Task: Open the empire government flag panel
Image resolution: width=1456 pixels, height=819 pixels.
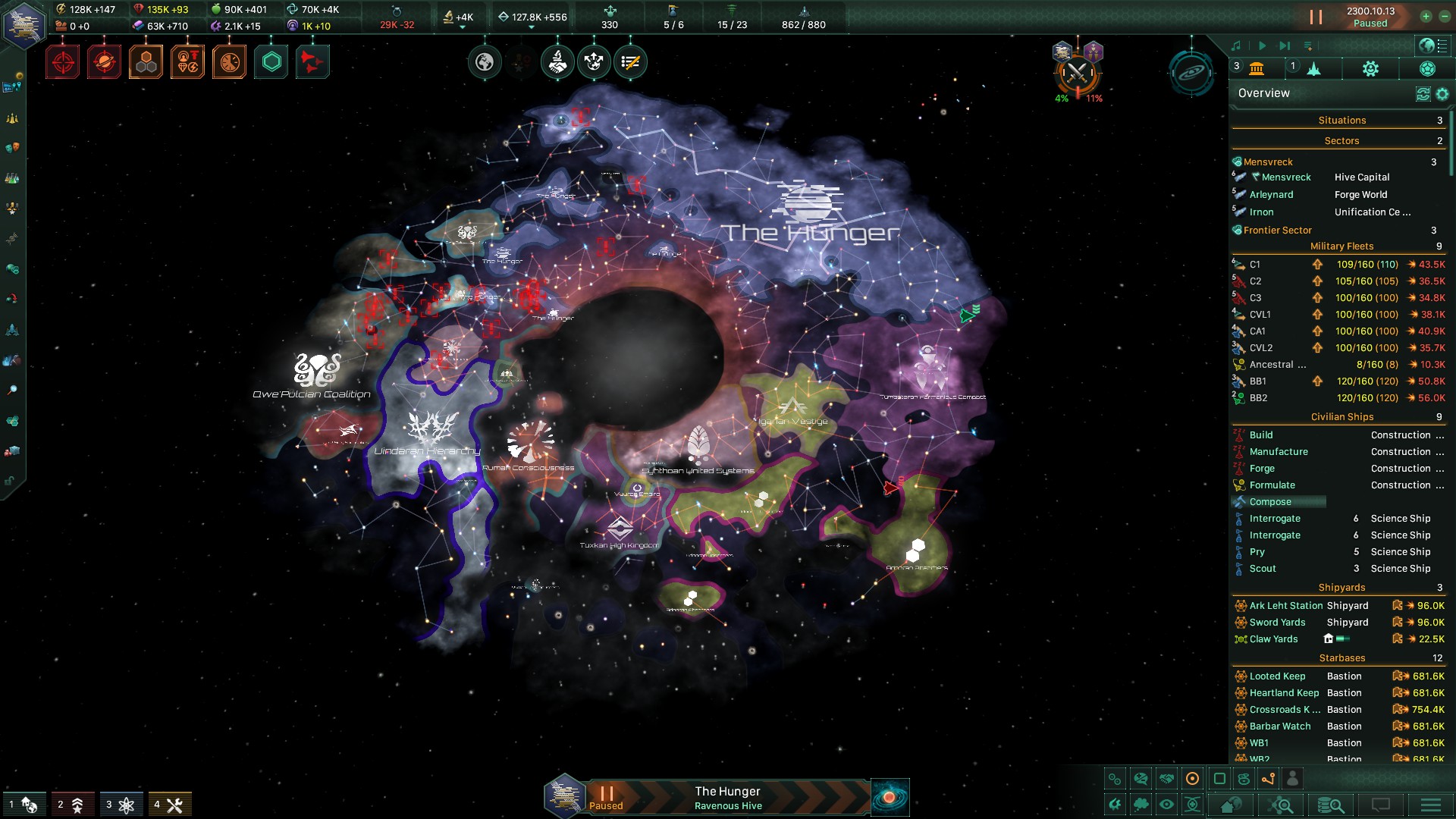Action: click(x=24, y=23)
